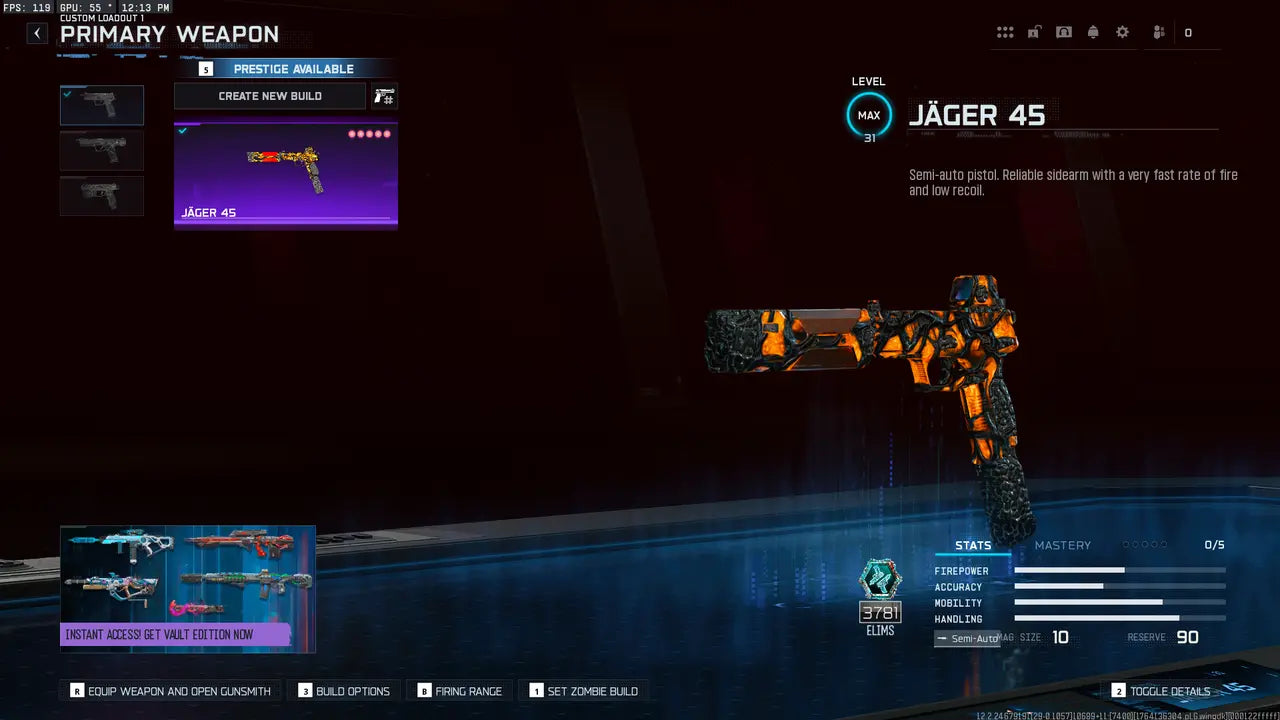Screen dimensions: 1280x720
Task: Switch to the Mastery tab
Action: tap(1063, 545)
